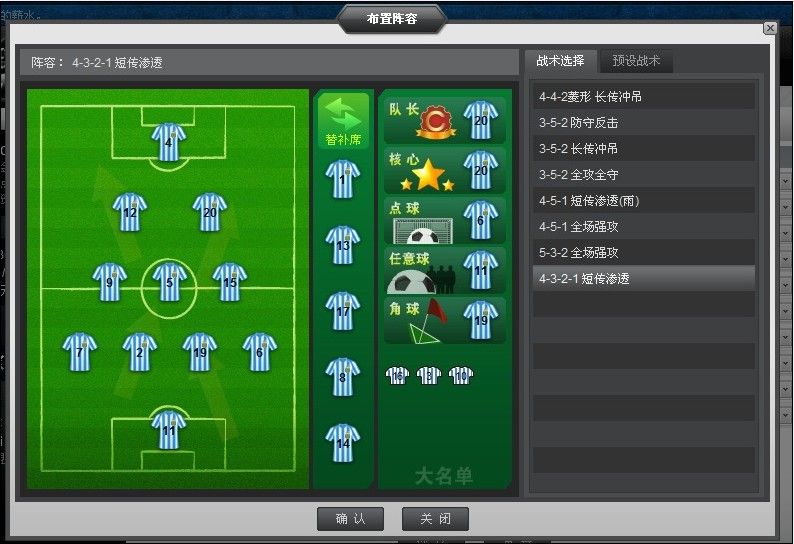
Task: Select the central midfielder wearing number 5
Action: (169, 282)
